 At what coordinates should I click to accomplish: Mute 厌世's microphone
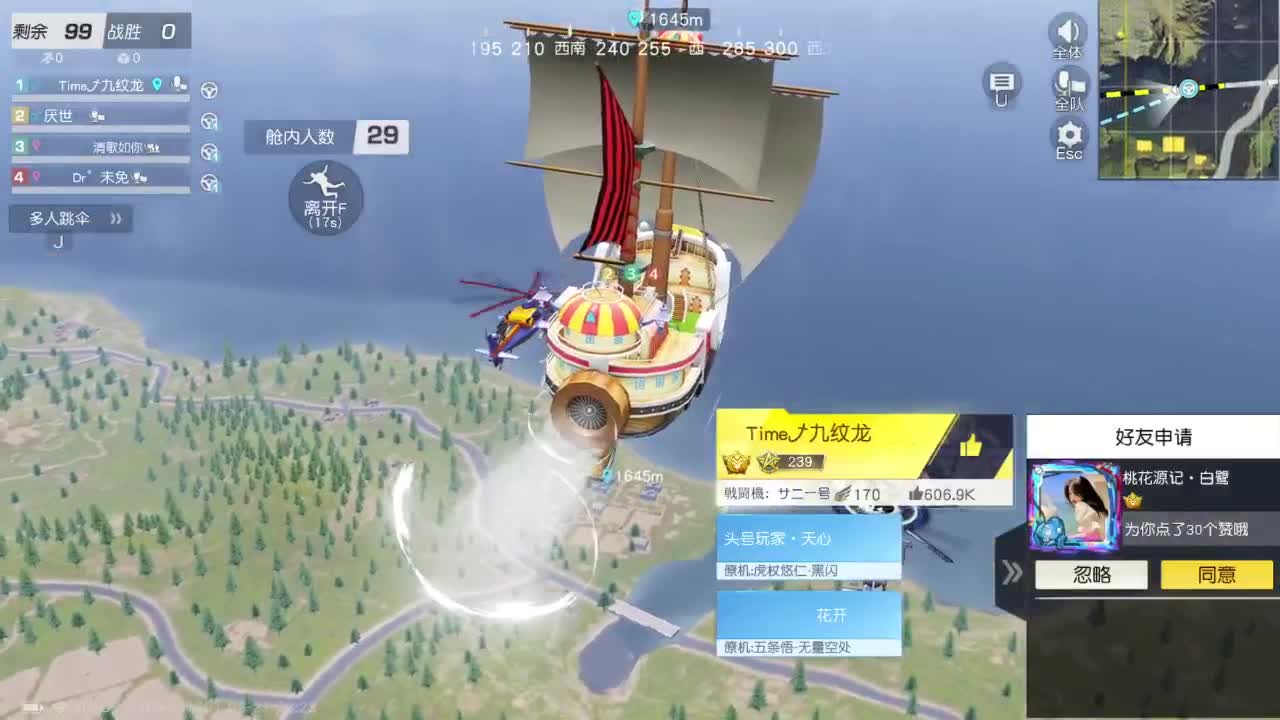(96, 117)
